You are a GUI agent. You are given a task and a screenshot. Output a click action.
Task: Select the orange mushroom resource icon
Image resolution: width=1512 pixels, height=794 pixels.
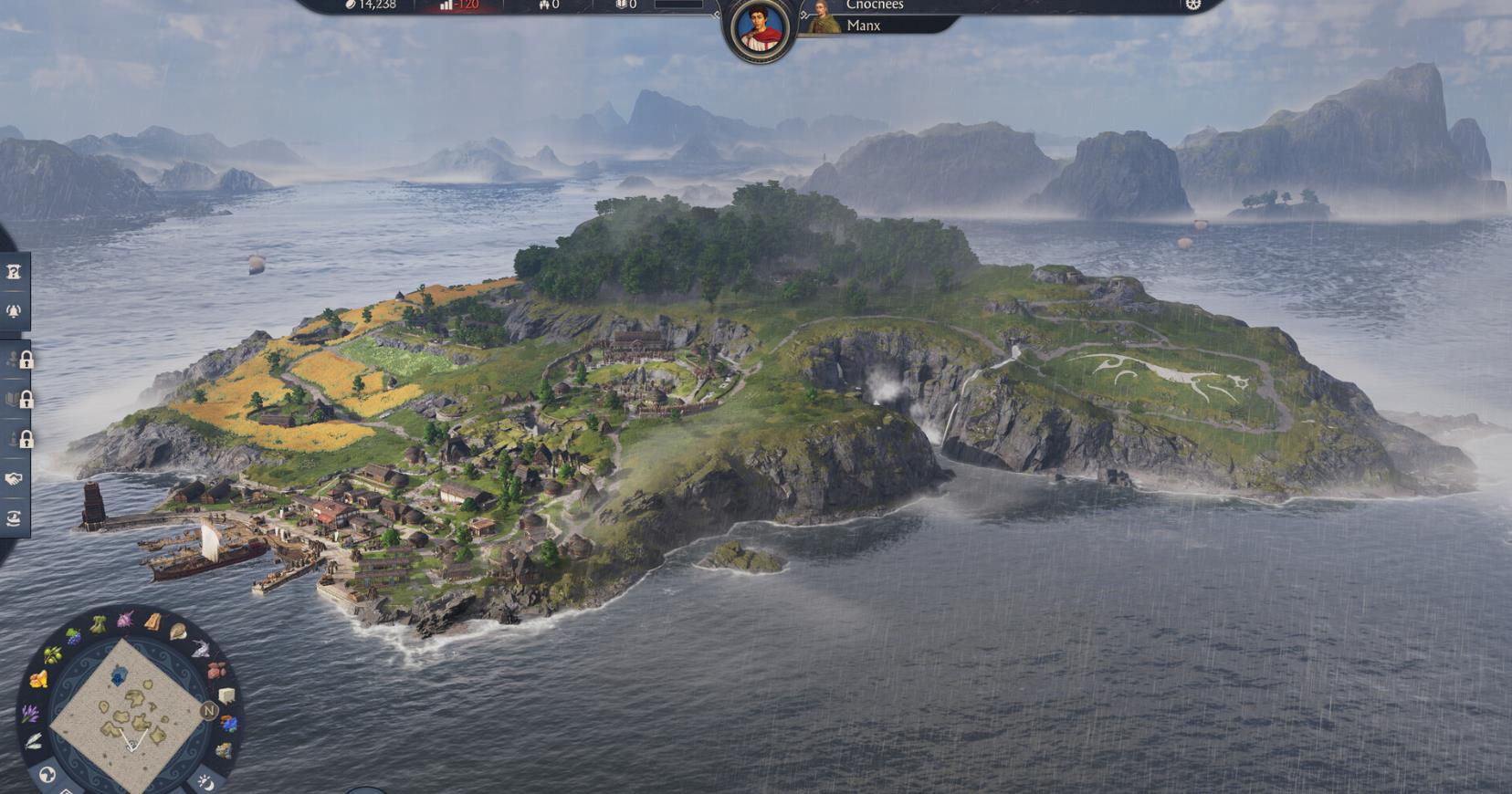point(38,679)
